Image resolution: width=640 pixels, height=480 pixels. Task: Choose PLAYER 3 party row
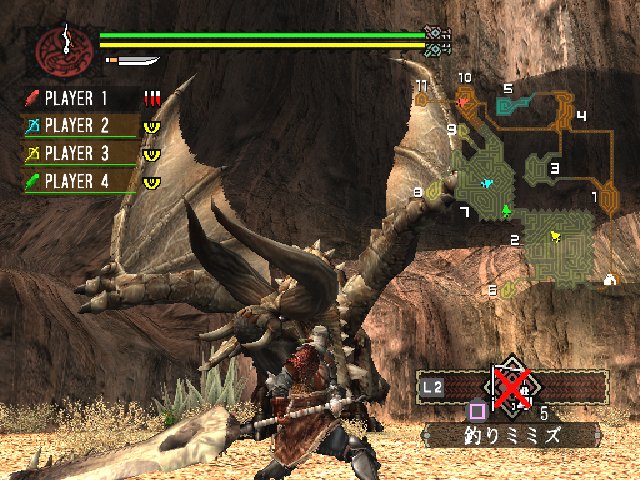[x=80, y=154]
